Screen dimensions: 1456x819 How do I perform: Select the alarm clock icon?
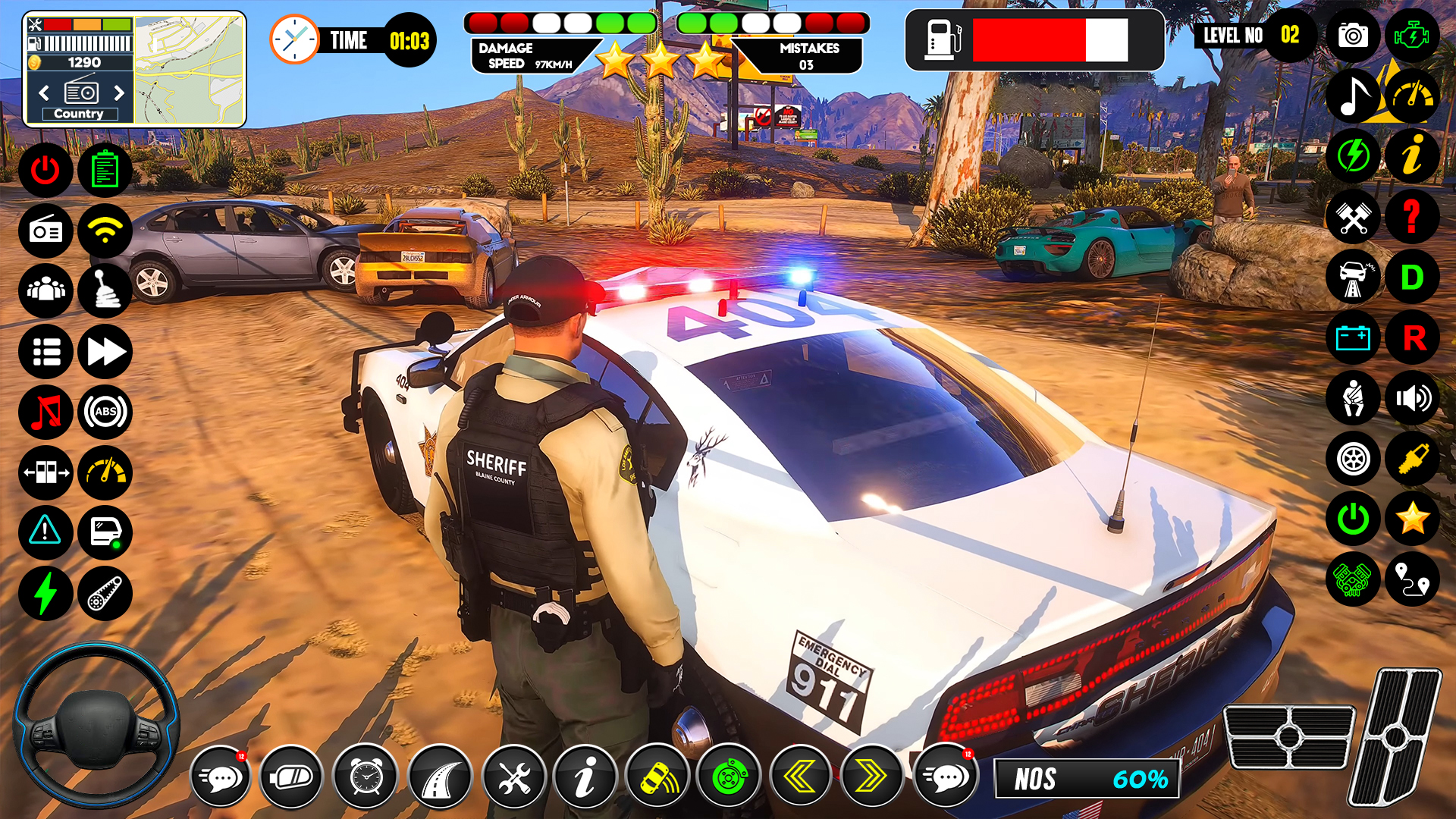click(x=366, y=776)
